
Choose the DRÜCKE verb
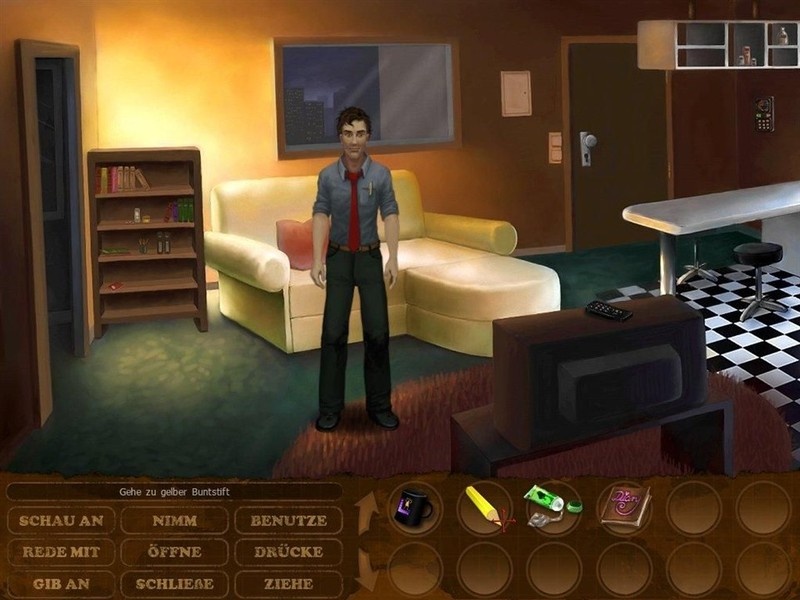pos(288,552)
